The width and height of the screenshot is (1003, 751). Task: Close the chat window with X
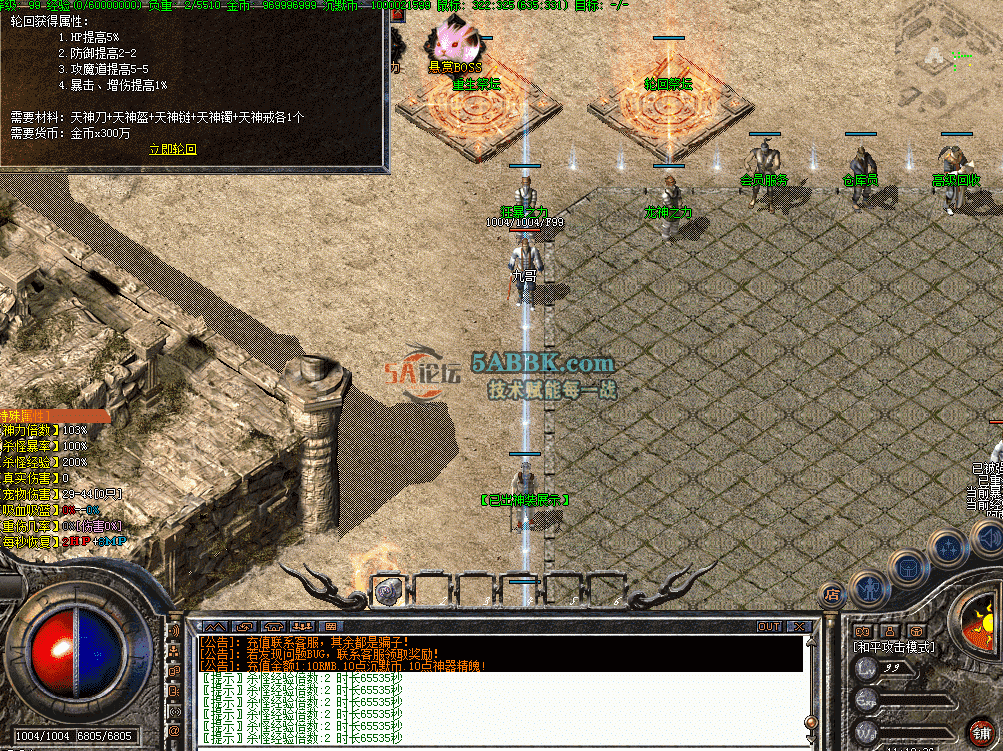(x=798, y=627)
